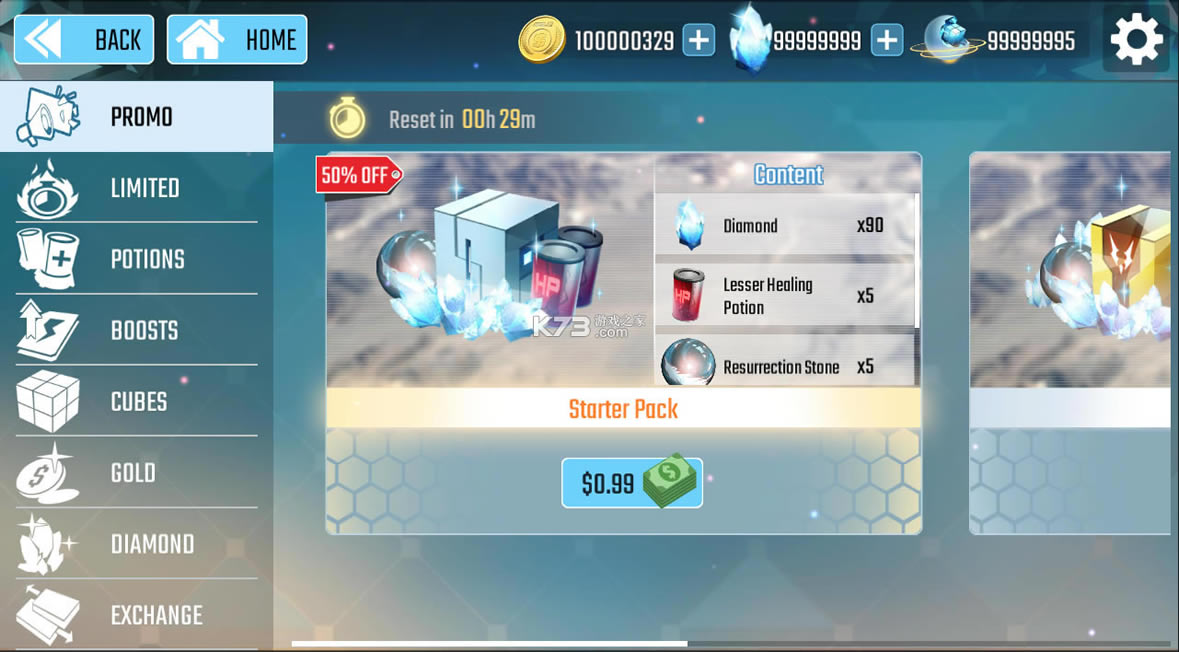1179x652 pixels.
Task: Click the Lesser Healing Potion content row
Action: click(x=784, y=295)
